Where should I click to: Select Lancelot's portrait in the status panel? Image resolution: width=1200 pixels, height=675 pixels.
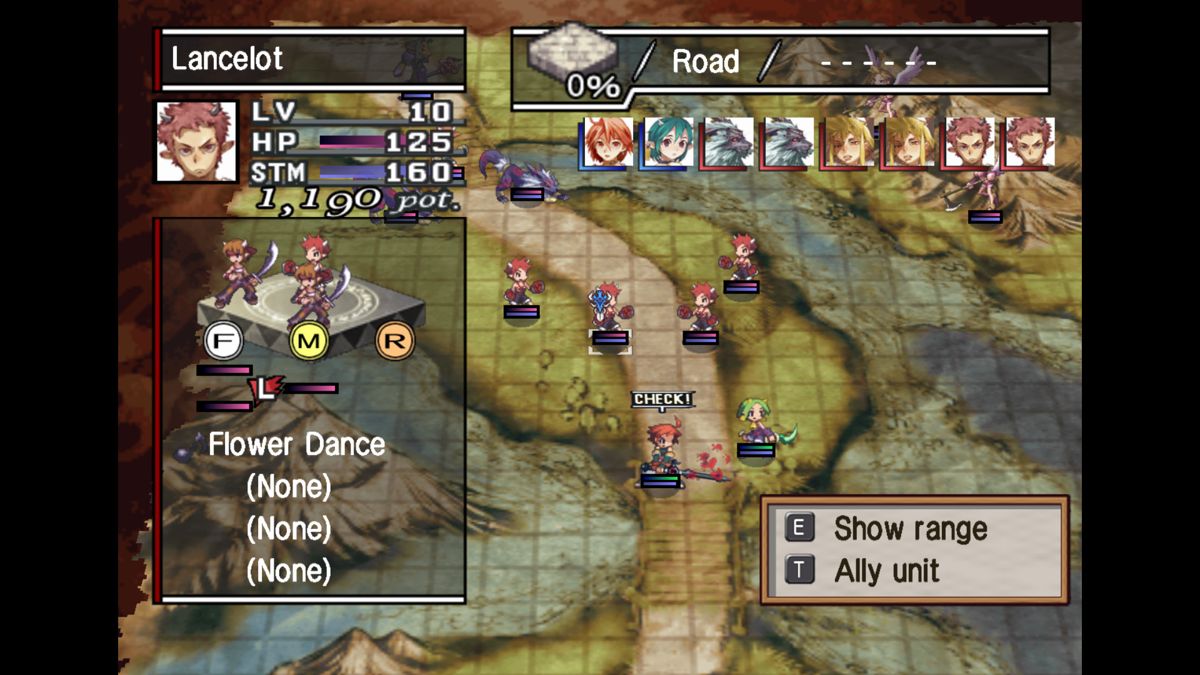click(196, 141)
